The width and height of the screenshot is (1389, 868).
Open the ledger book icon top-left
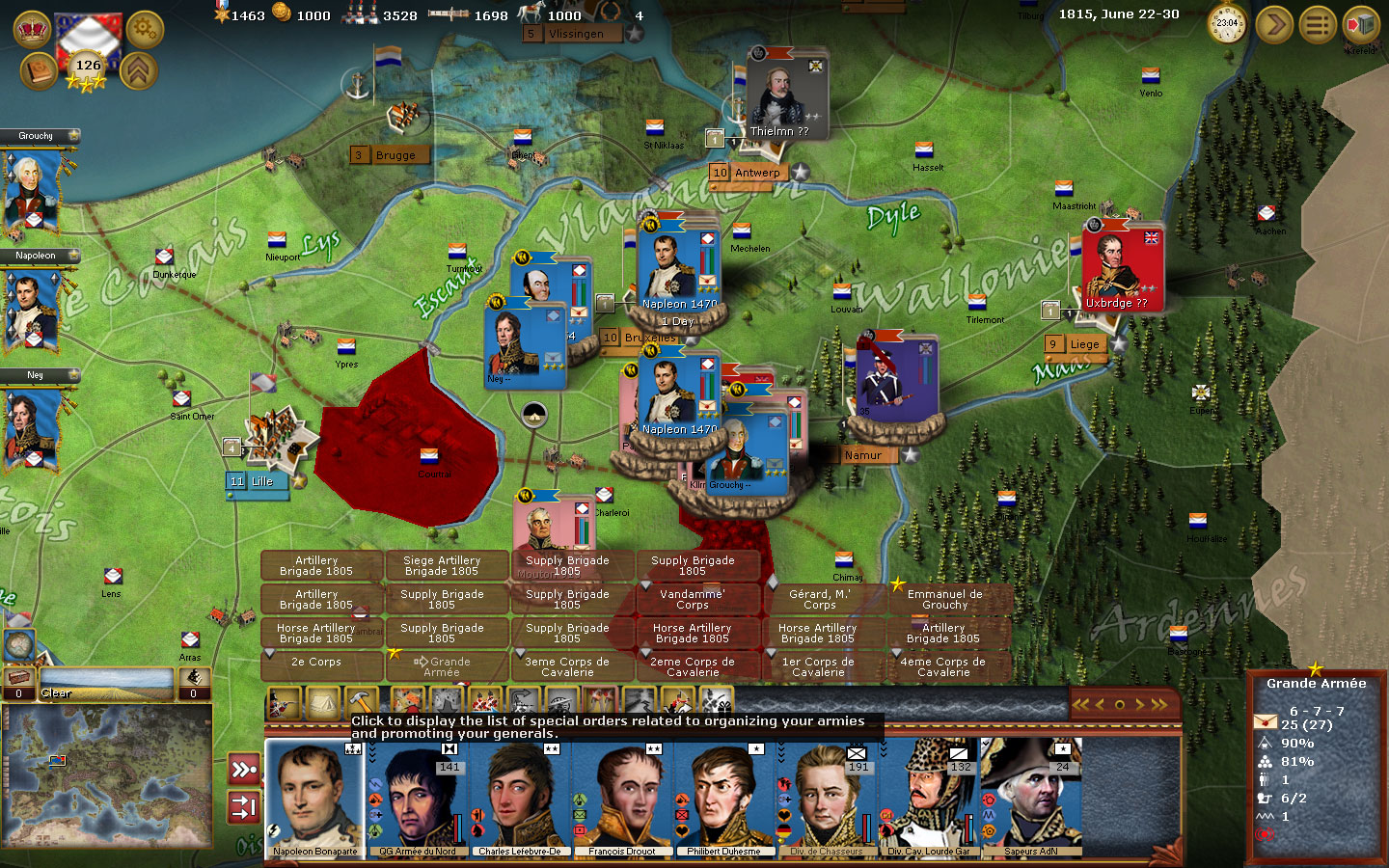tap(37, 72)
